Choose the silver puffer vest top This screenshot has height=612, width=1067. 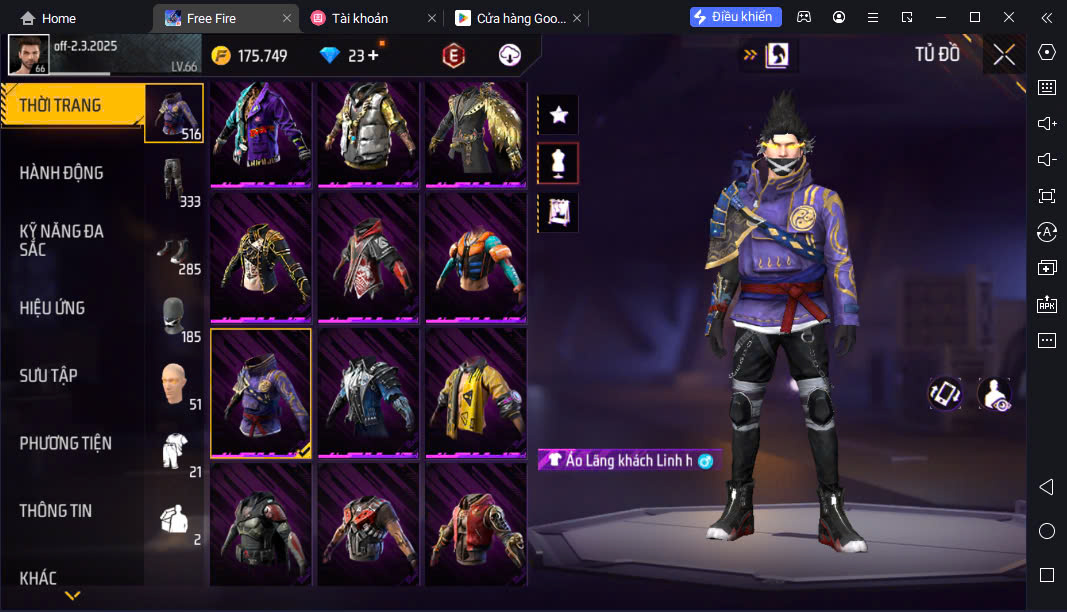(368, 132)
